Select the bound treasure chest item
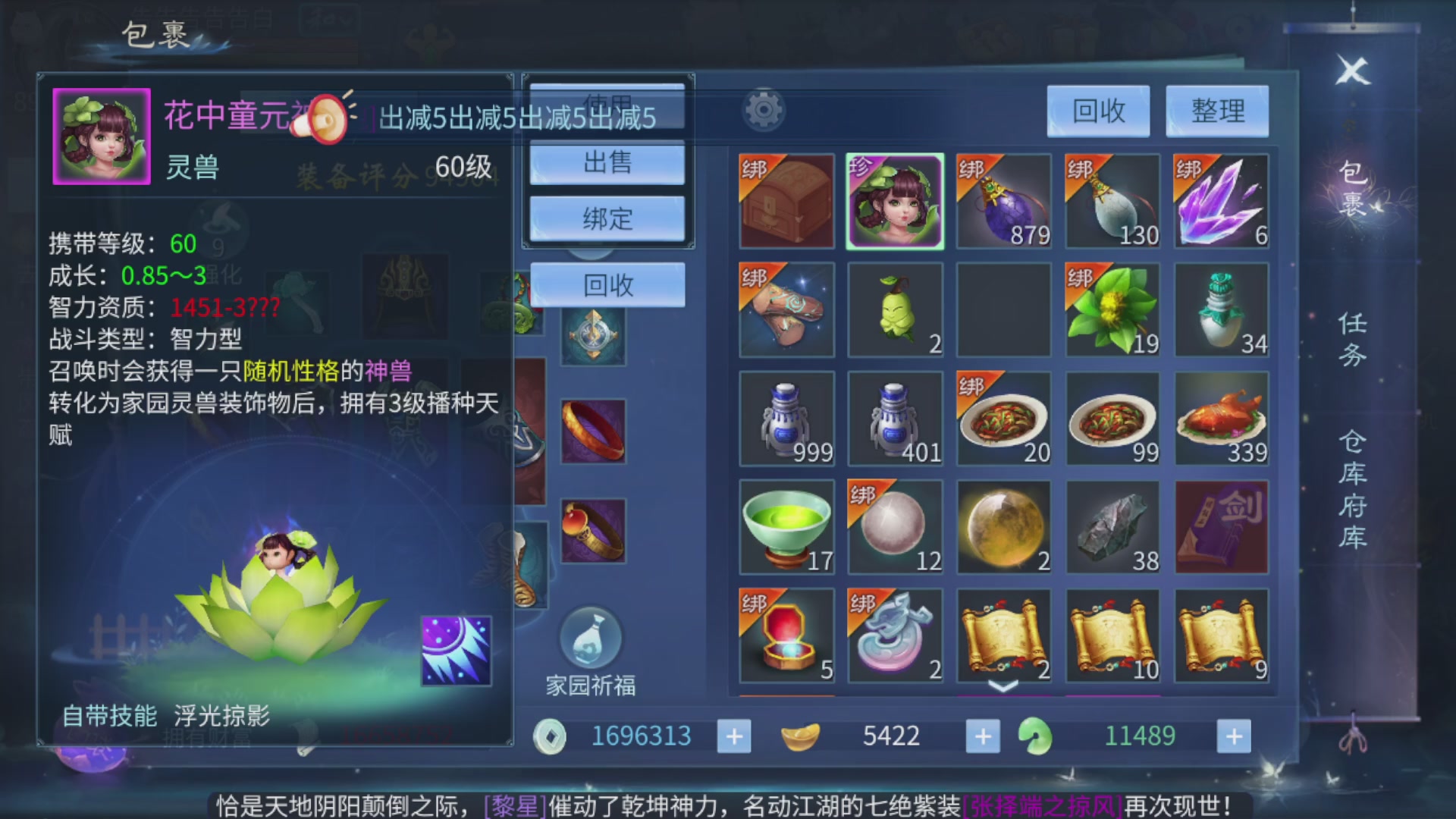Viewport: 1456px width, 819px height. pyautogui.click(x=786, y=201)
